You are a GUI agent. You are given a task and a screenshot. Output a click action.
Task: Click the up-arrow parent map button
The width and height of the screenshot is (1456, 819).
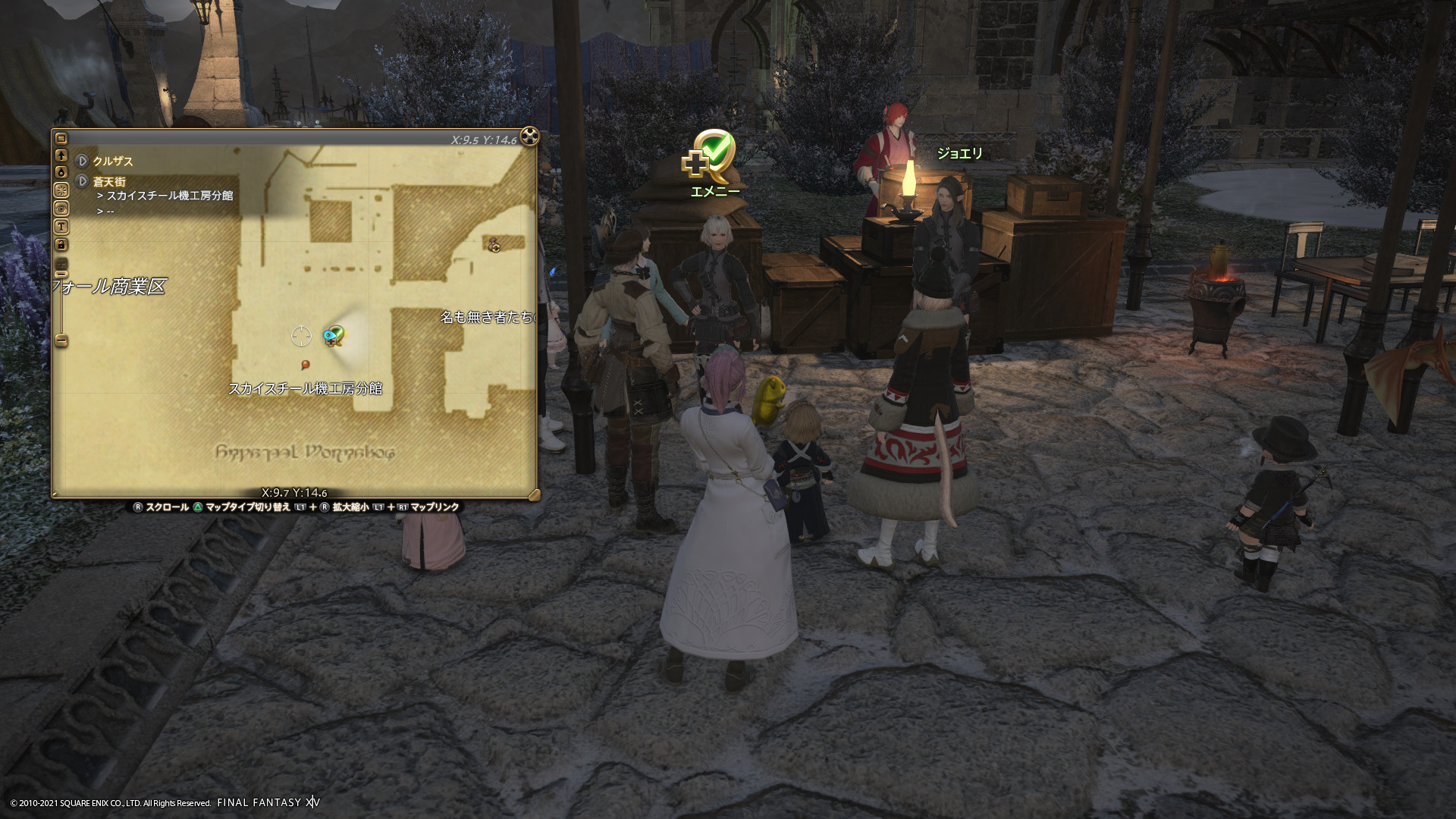coord(61,155)
